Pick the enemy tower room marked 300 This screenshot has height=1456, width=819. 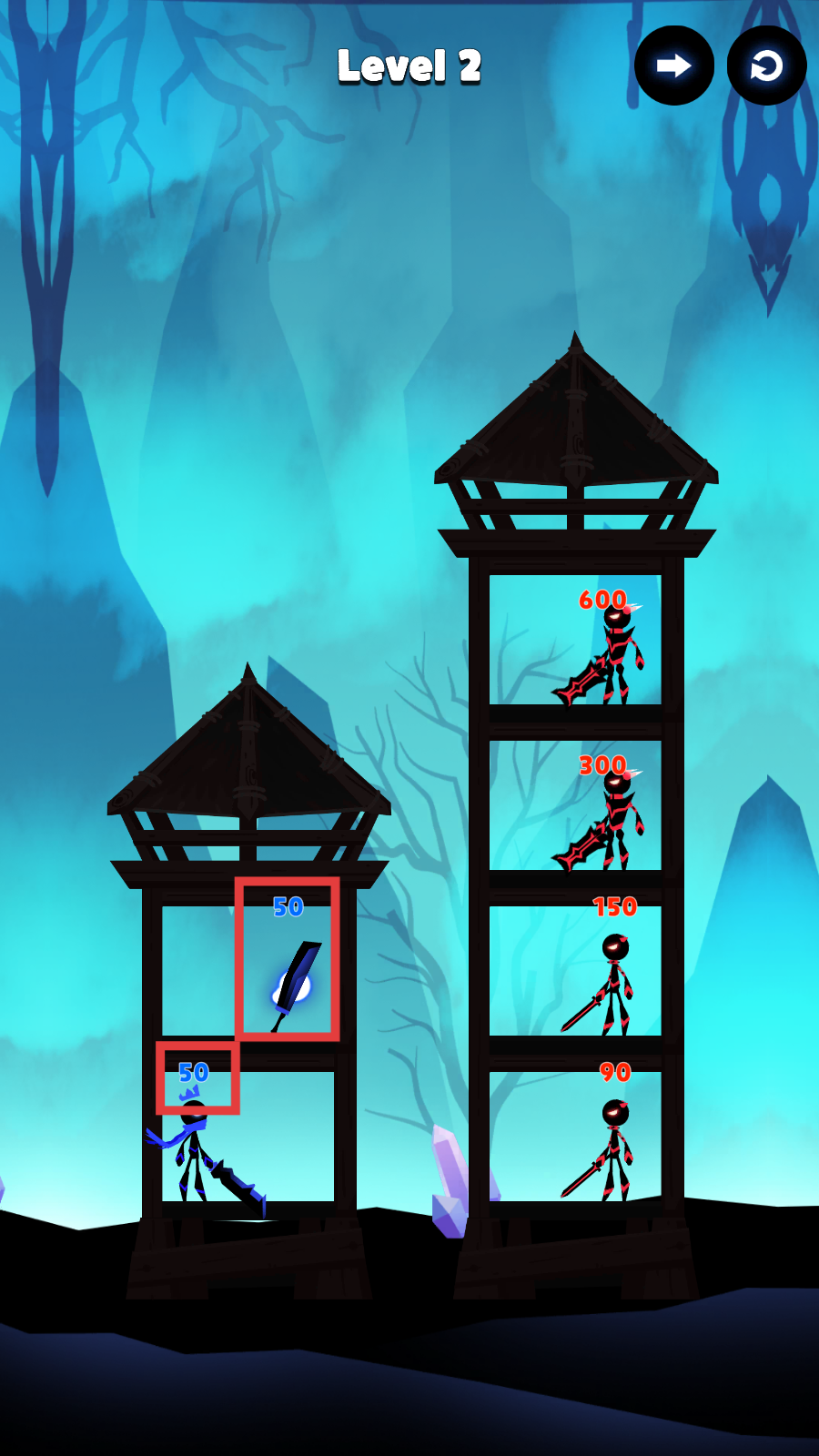[x=575, y=806]
